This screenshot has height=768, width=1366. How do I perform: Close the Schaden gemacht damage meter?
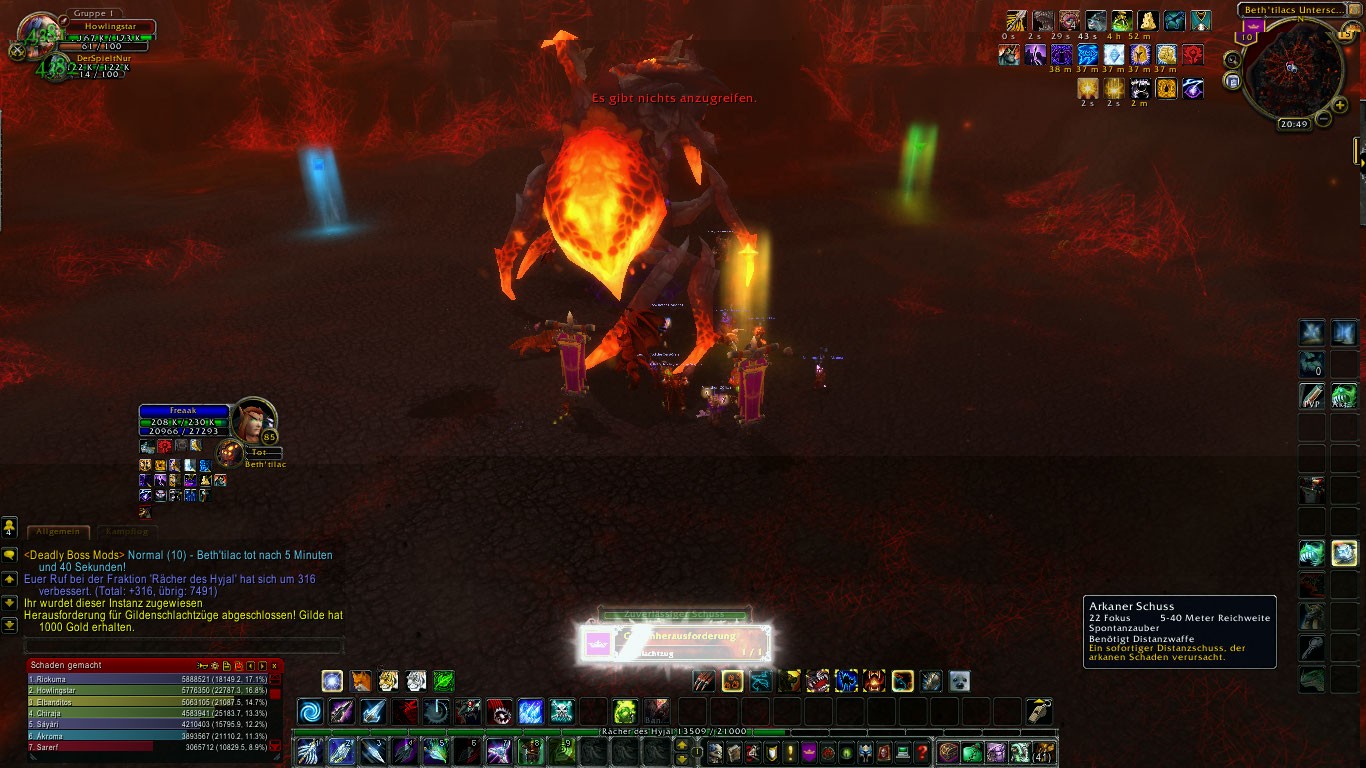275,665
